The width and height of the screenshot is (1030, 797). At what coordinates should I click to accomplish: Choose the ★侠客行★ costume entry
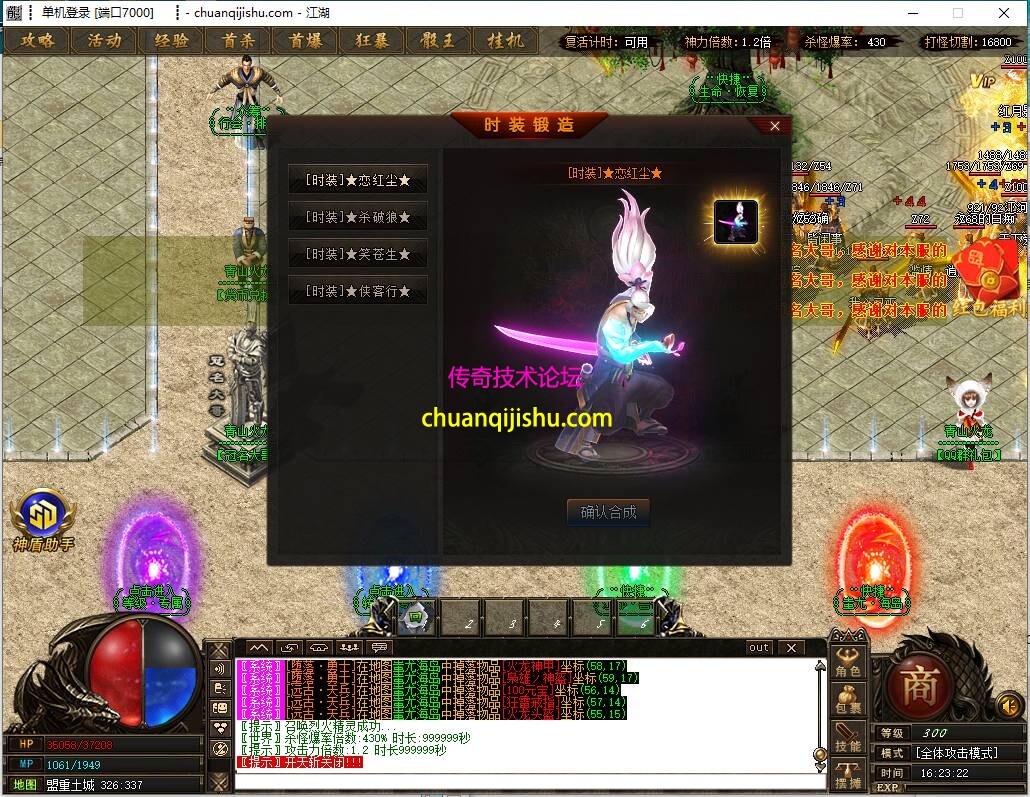click(x=358, y=291)
